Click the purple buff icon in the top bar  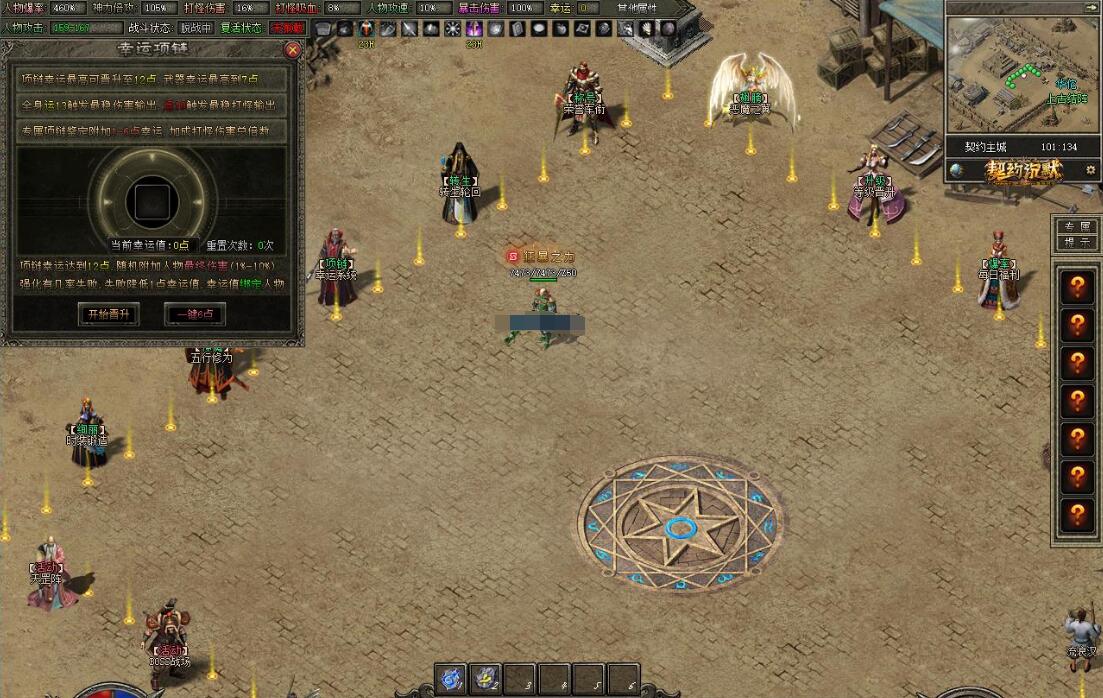pyautogui.click(x=475, y=29)
